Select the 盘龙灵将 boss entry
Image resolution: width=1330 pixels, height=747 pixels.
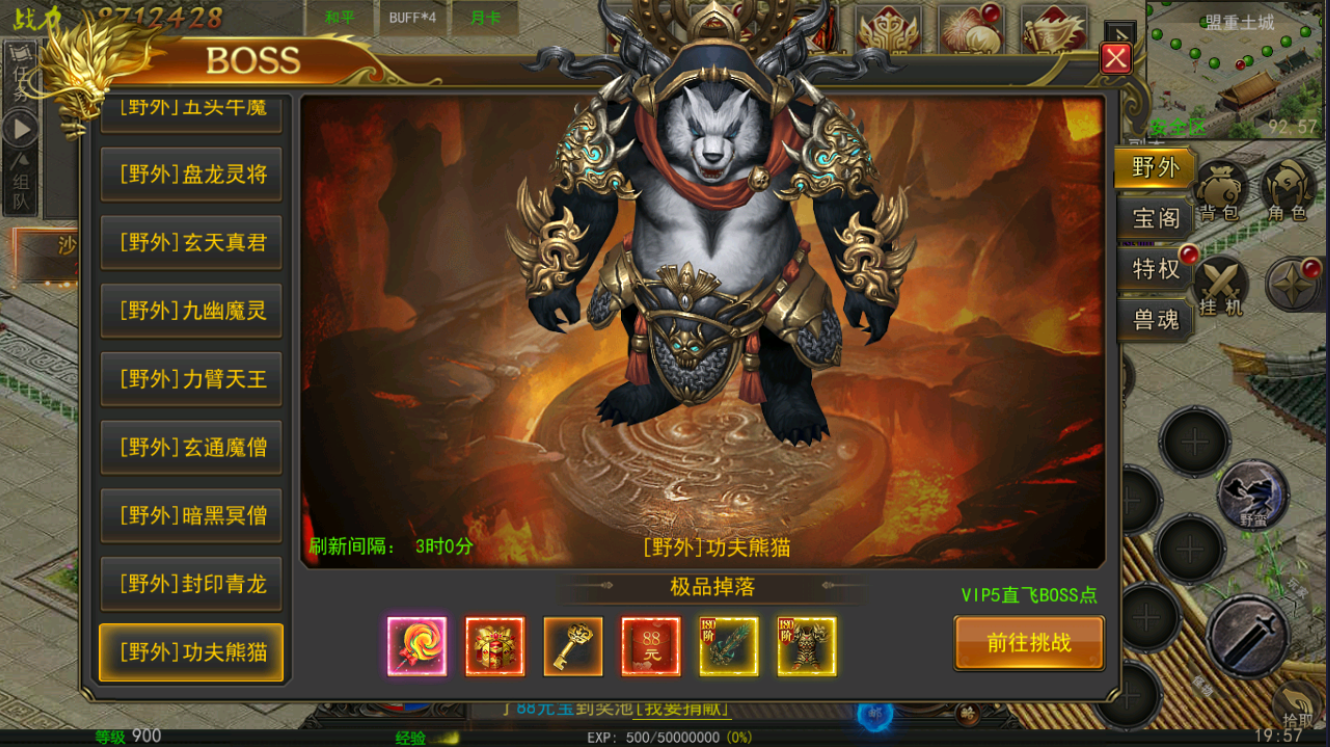tap(191, 174)
